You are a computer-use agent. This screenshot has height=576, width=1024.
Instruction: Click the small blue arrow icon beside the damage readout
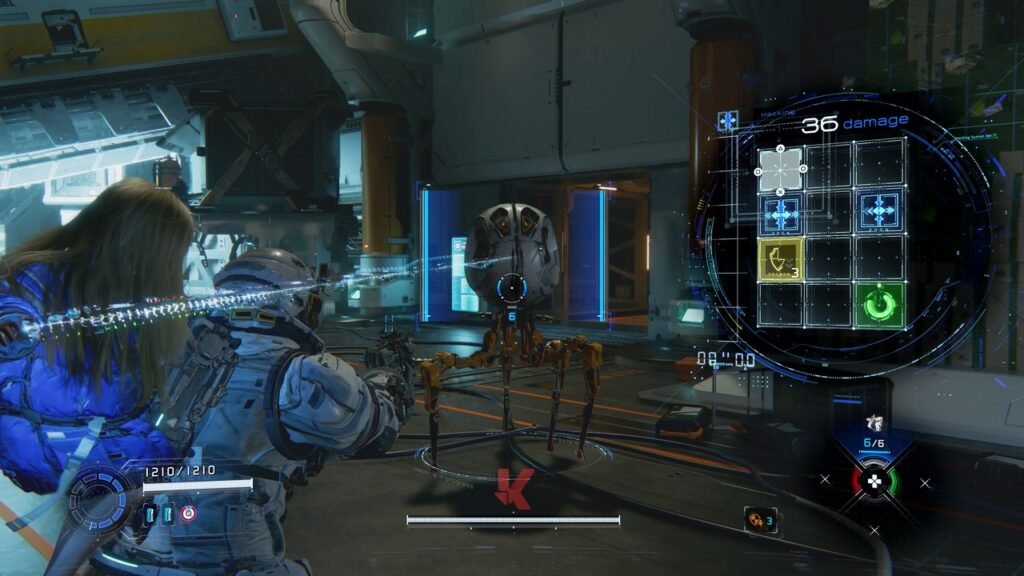[728, 121]
